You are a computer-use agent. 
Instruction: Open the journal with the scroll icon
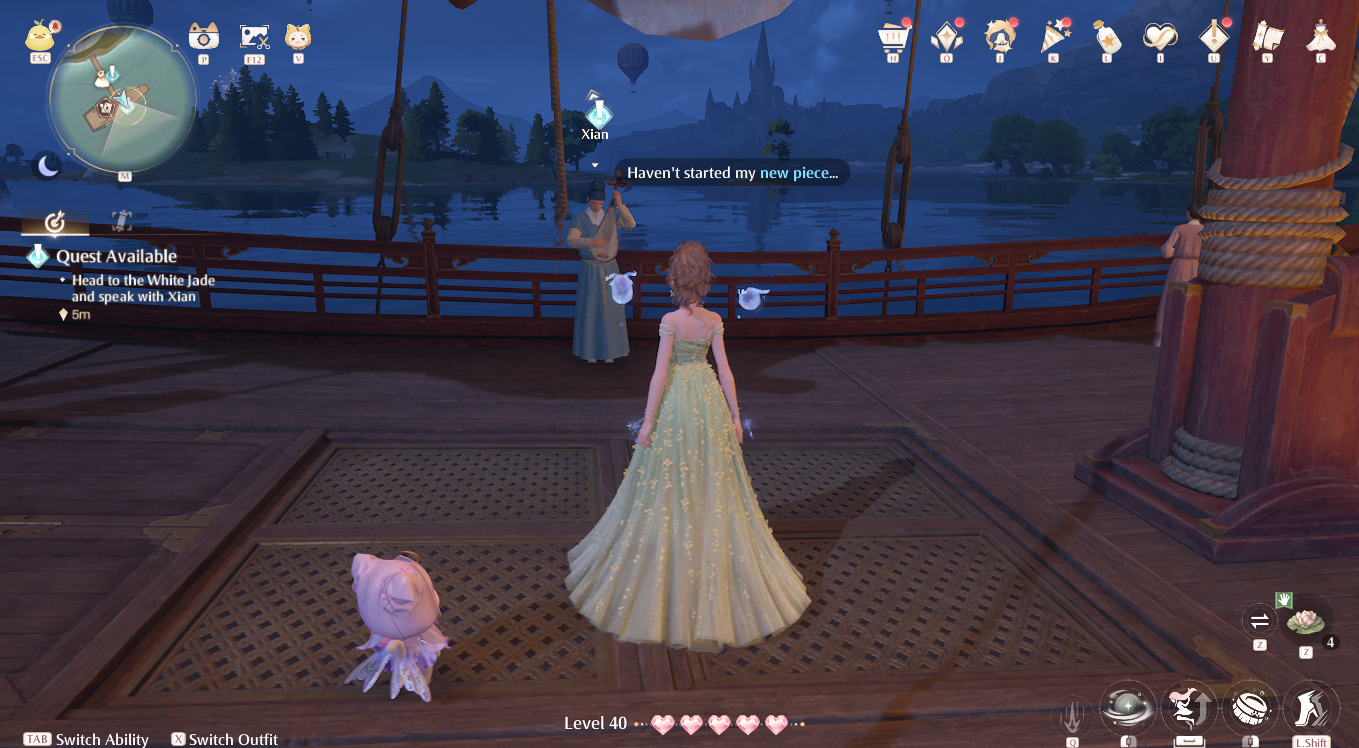(x=1267, y=38)
